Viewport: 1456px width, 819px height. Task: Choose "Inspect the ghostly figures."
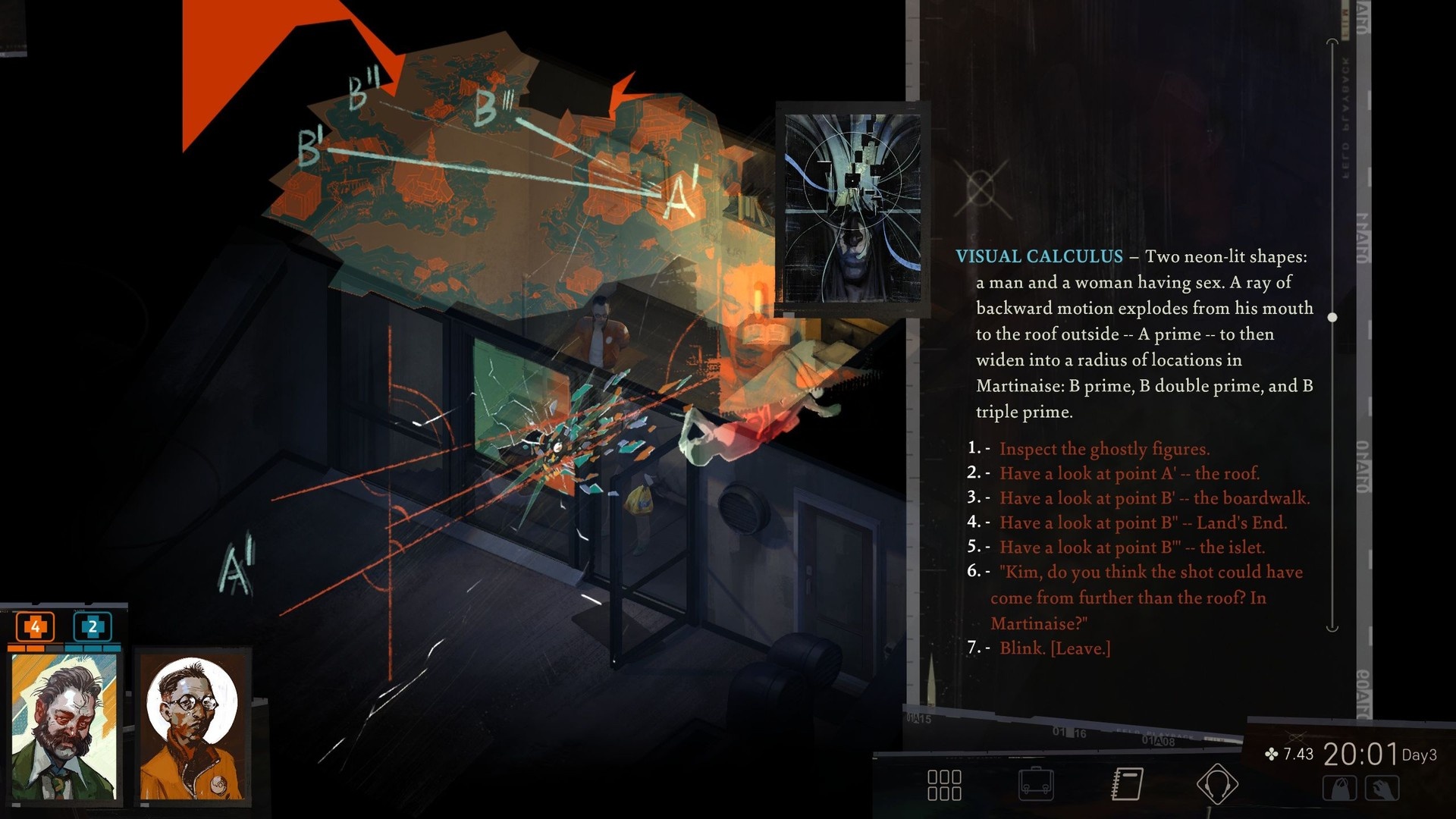click(1104, 449)
